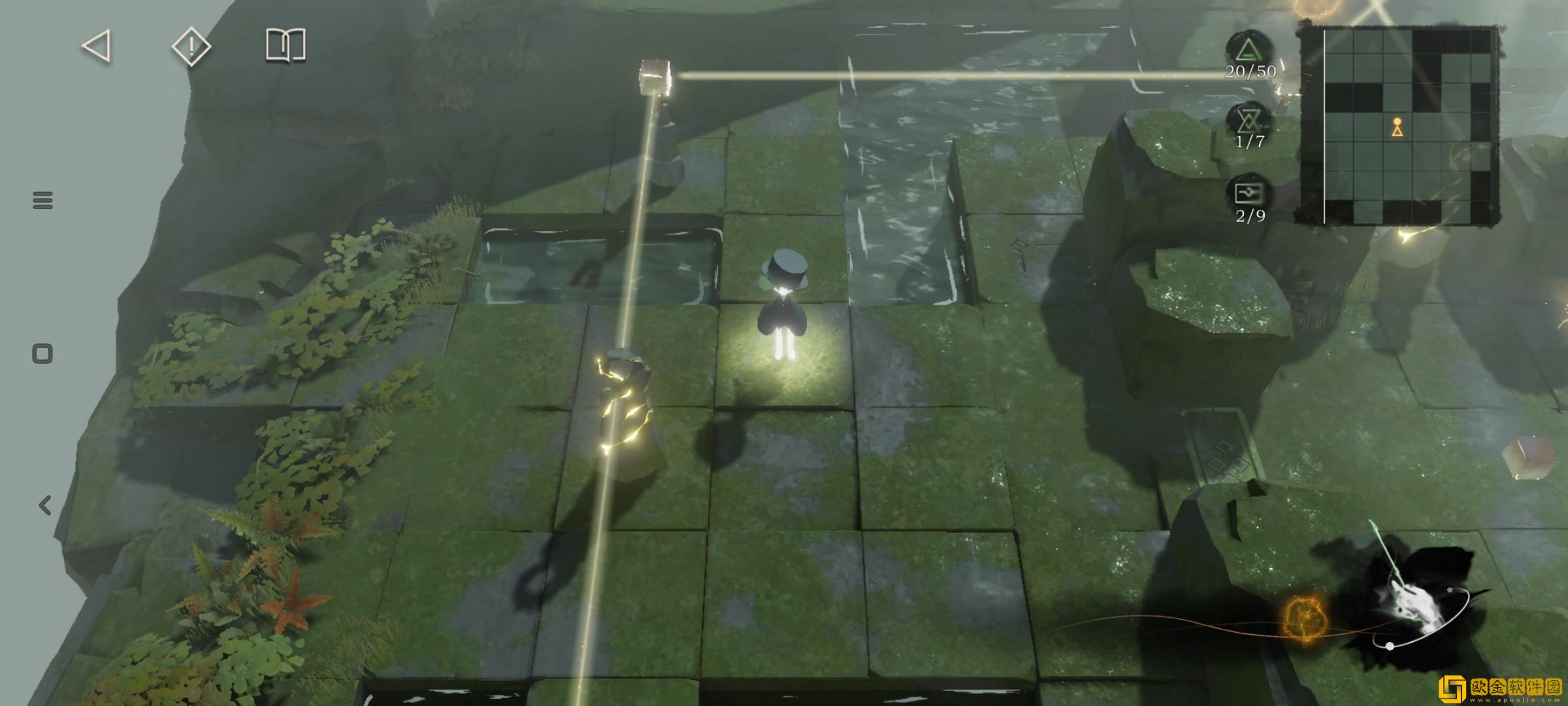Viewport: 1568px width, 706px height.
Task: Select the triangle collectible counter icon
Action: tap(1249, 51)
